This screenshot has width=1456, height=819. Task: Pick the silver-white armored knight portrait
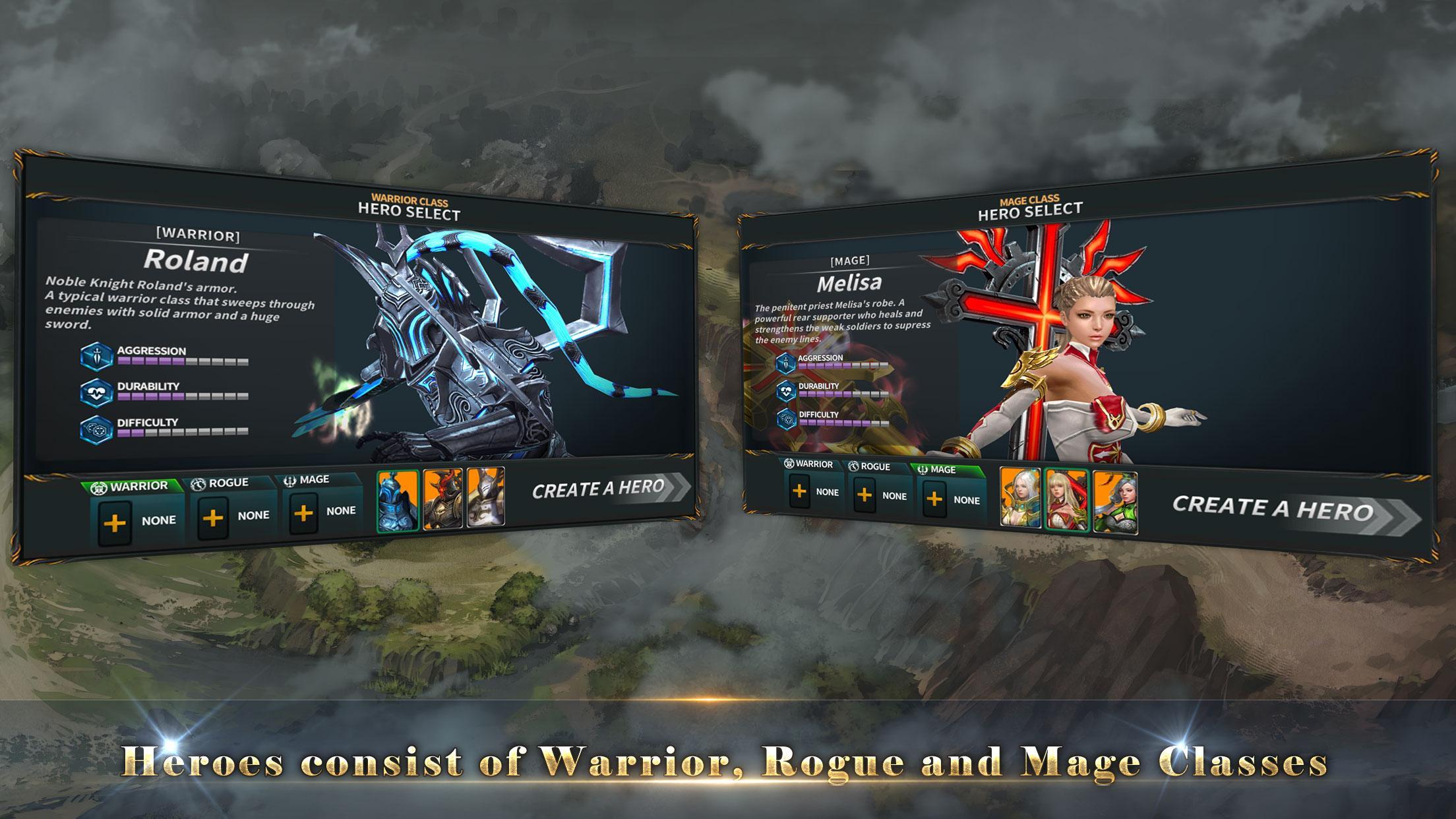point(486,497)
